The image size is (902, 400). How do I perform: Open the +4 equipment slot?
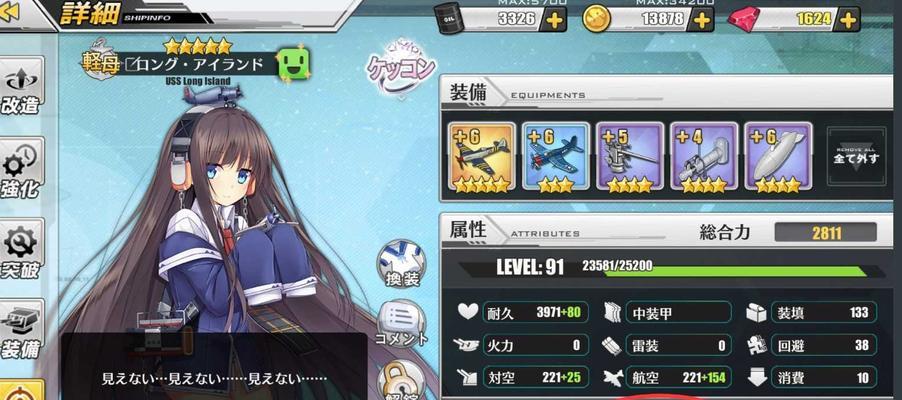point(704,155)
